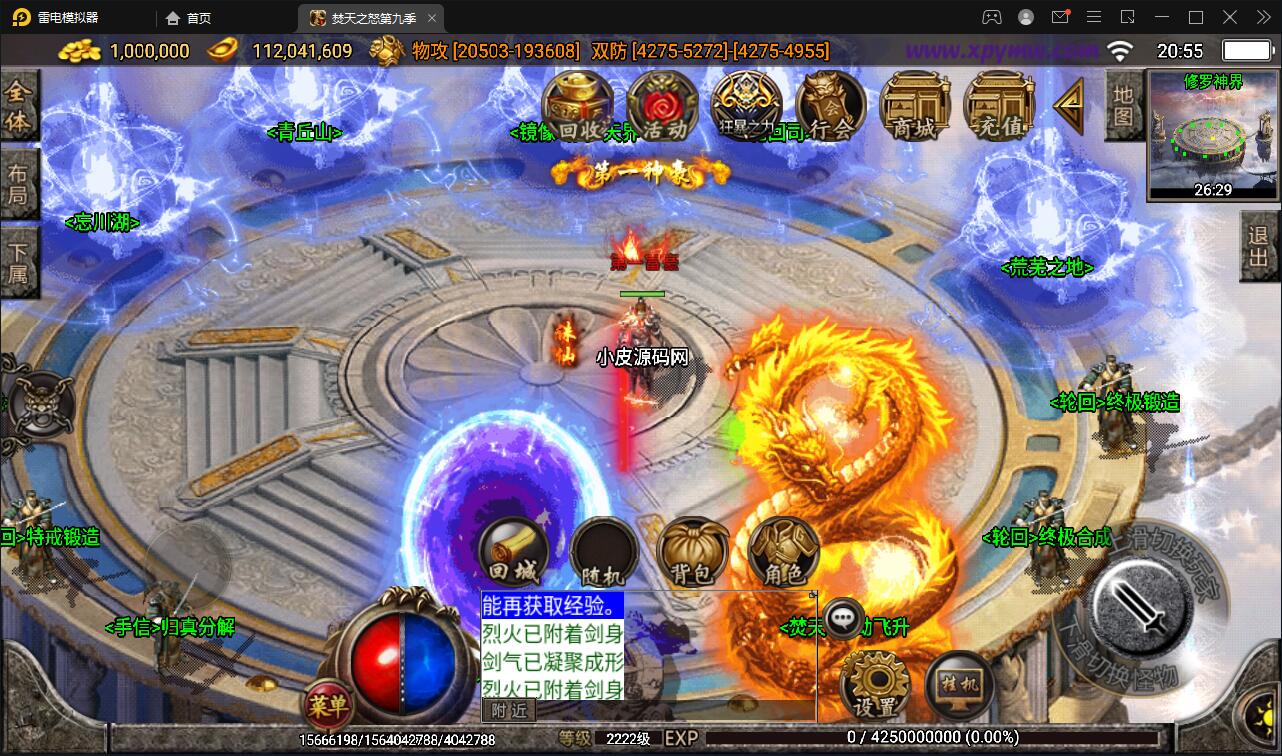This screenshot has height=756, width=1282.
Task: Close the 焚天之怒第九季 emulator tab
Action: coord(431,18)
